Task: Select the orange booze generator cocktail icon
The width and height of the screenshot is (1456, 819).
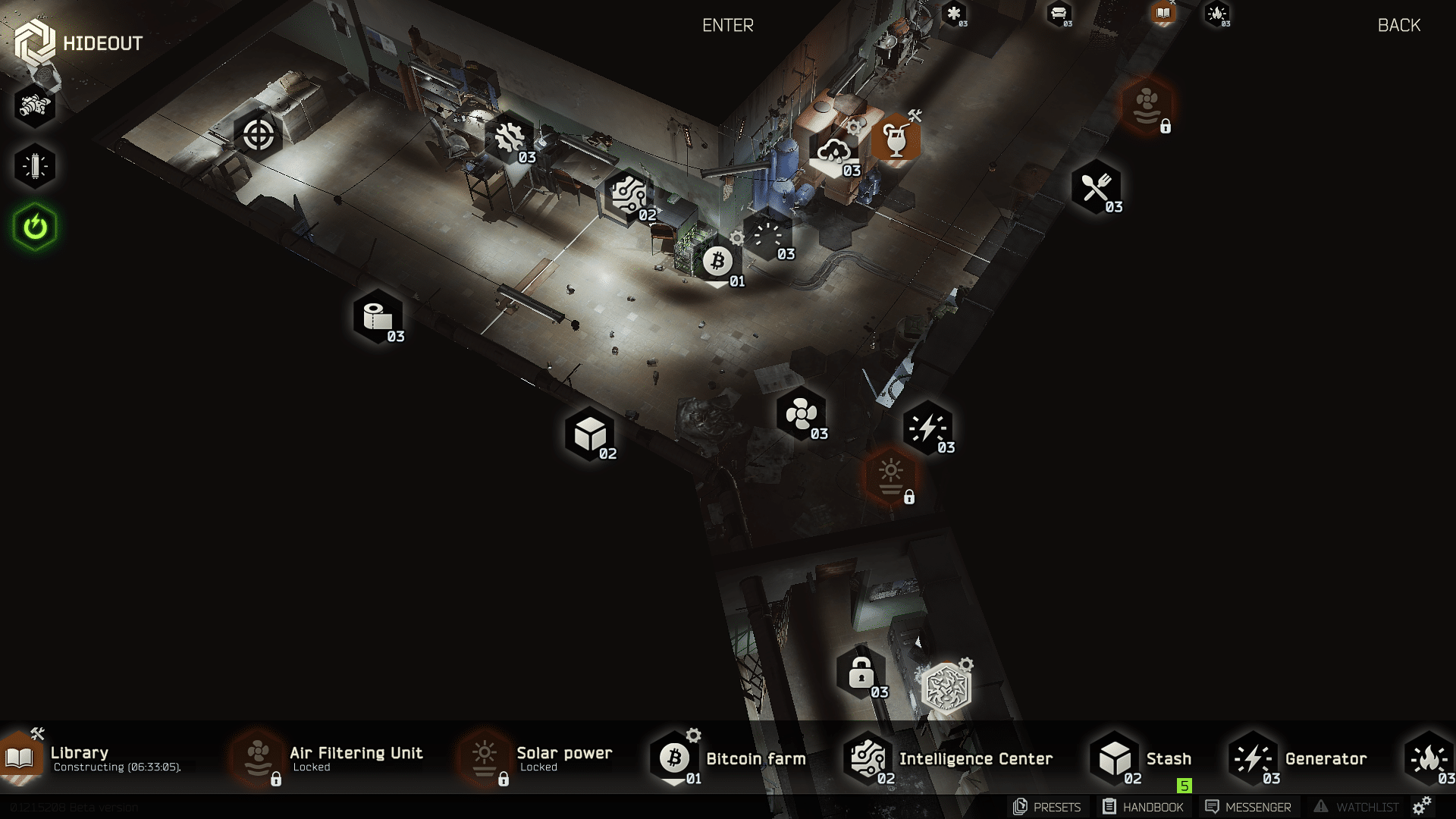Action: pos(896,139)
